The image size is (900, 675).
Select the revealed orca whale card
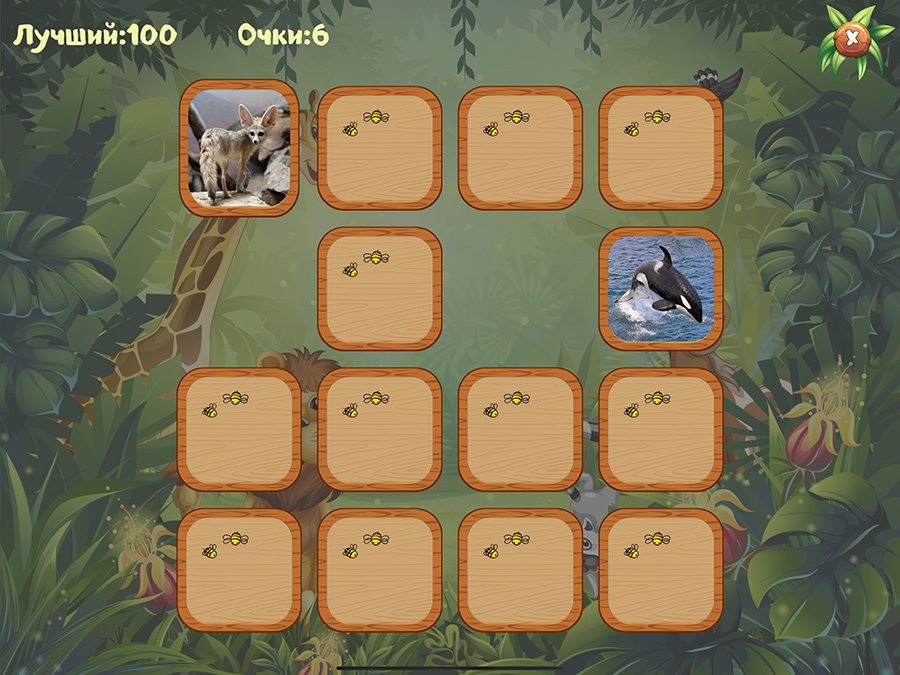coord(660,289)
